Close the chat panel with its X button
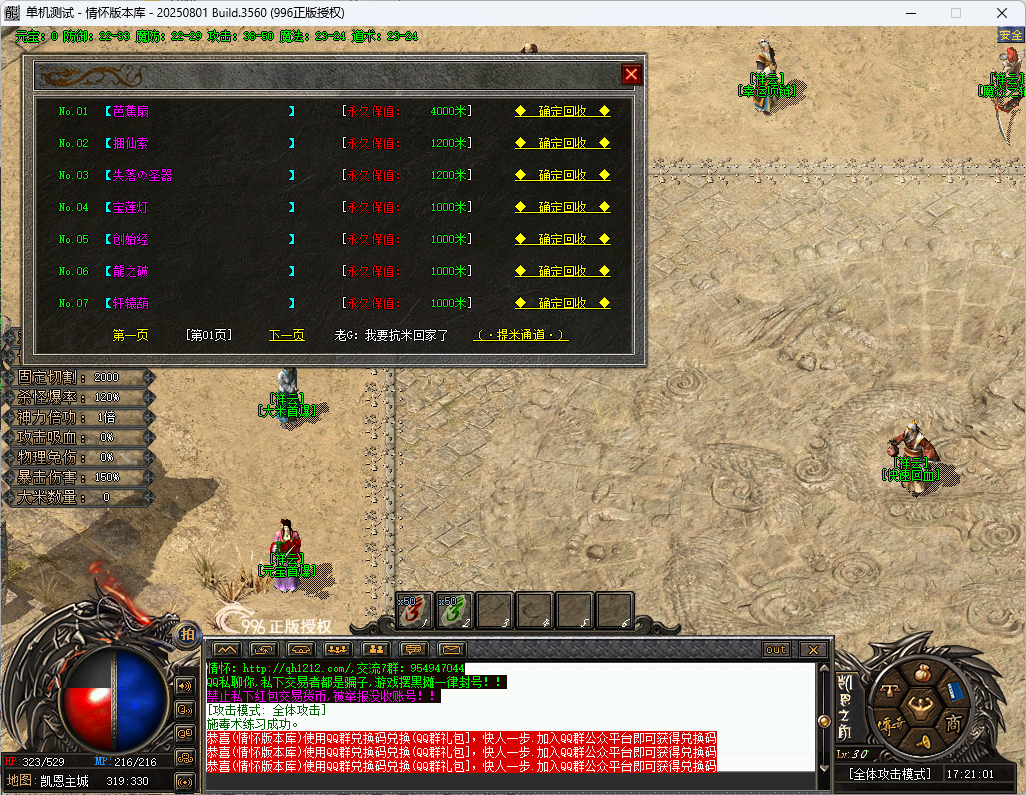Viewport: 1026px width, 795px height. pyautogui.click(x=813, y=650)
